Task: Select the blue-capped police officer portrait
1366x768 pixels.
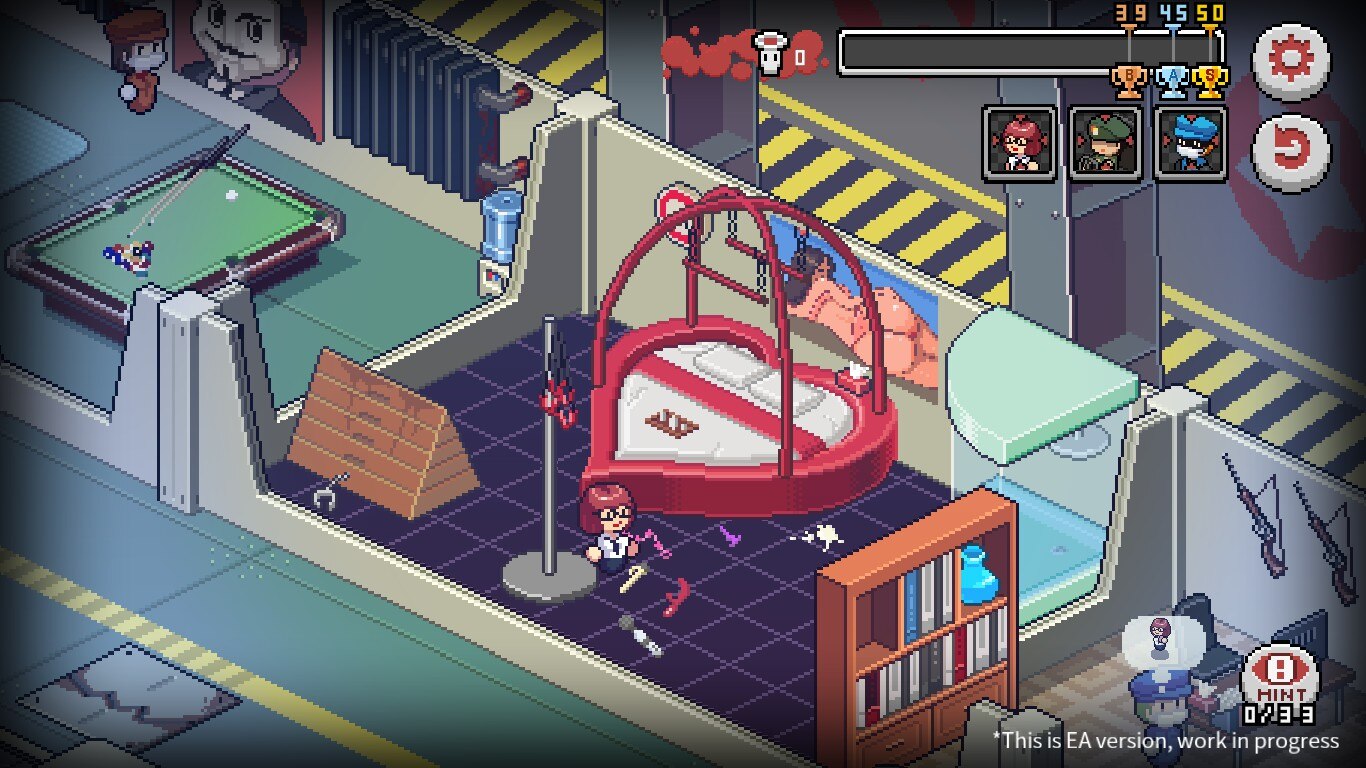Action: (x=1190, y=143)
